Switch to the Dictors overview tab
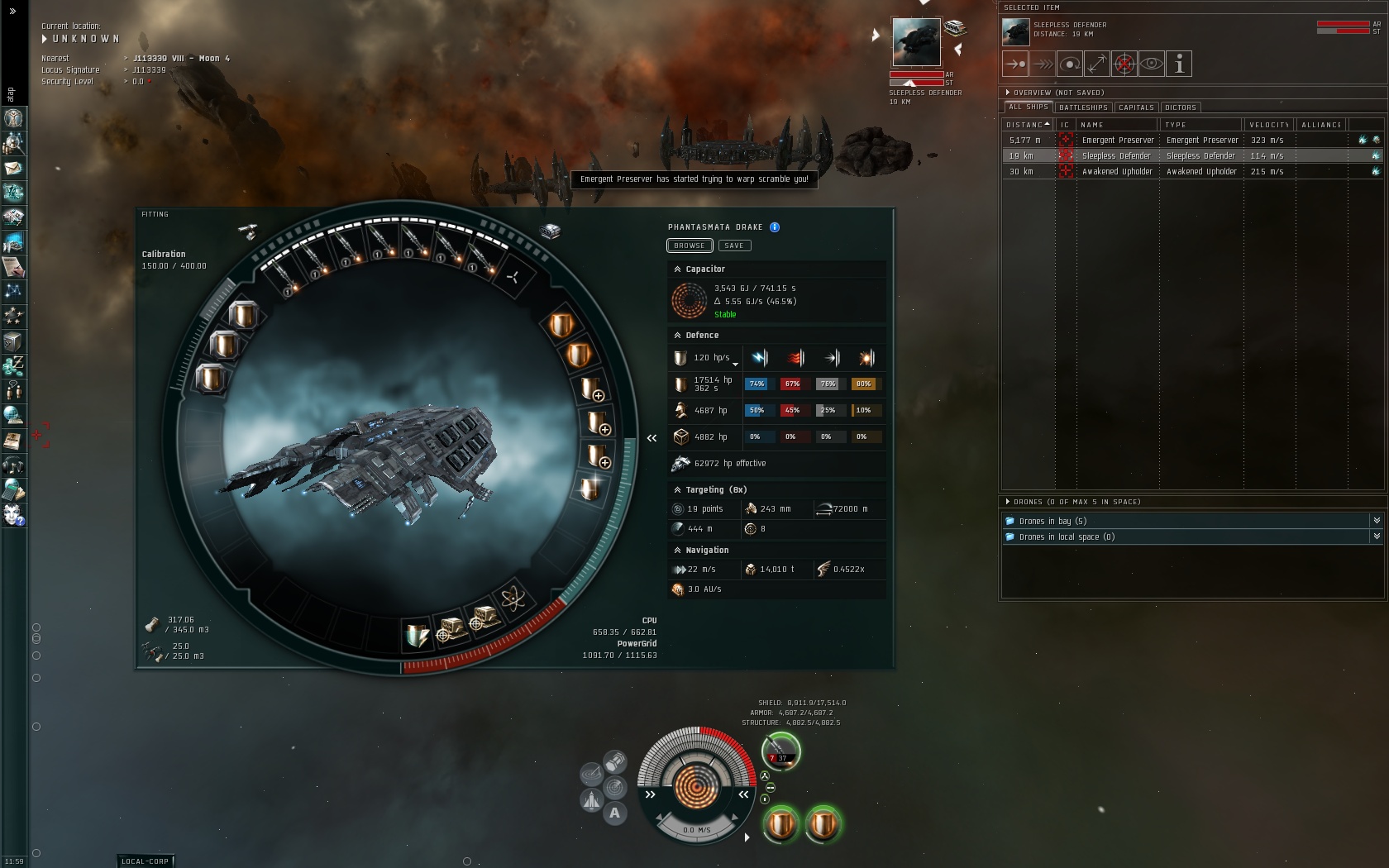The height and width of the screenshot is (868, 1389). 1180,107
